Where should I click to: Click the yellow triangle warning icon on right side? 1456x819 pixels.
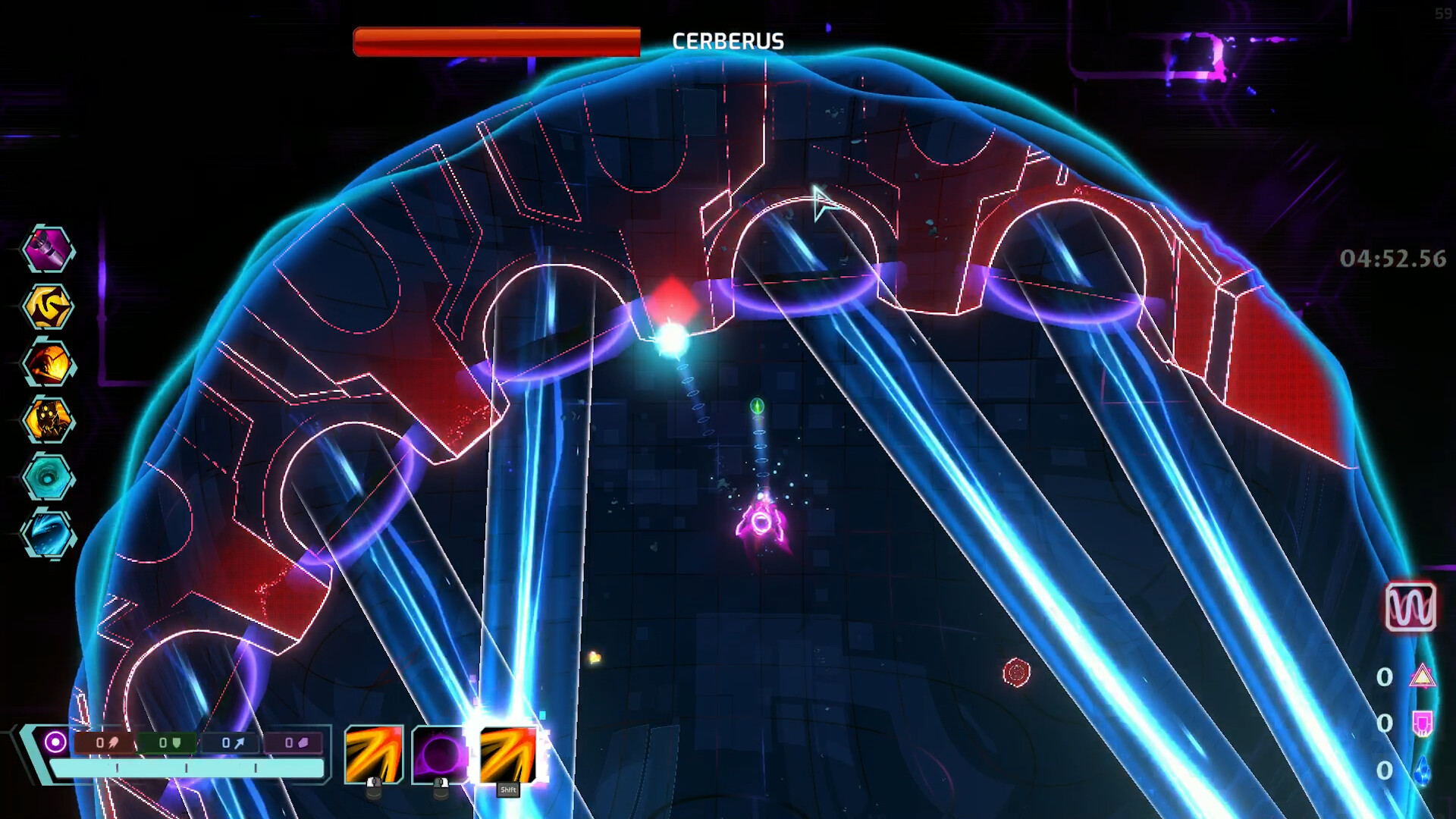pos(1423,675)
